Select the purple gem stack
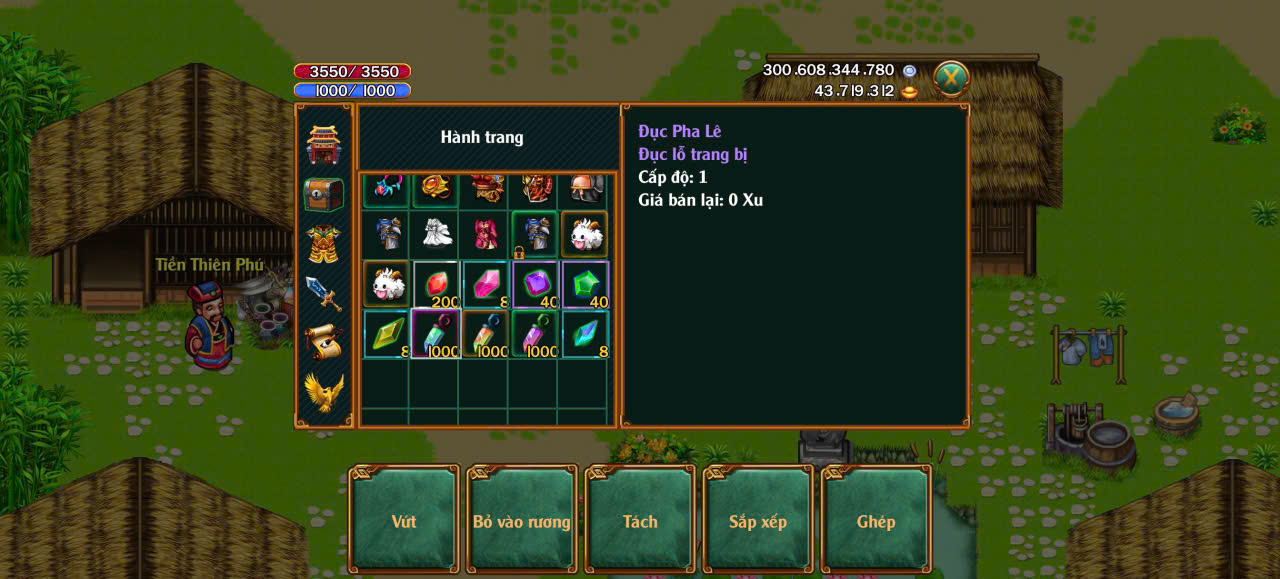Image resolution: width=1280 pixels, height=579 pixels. point(536,285)
